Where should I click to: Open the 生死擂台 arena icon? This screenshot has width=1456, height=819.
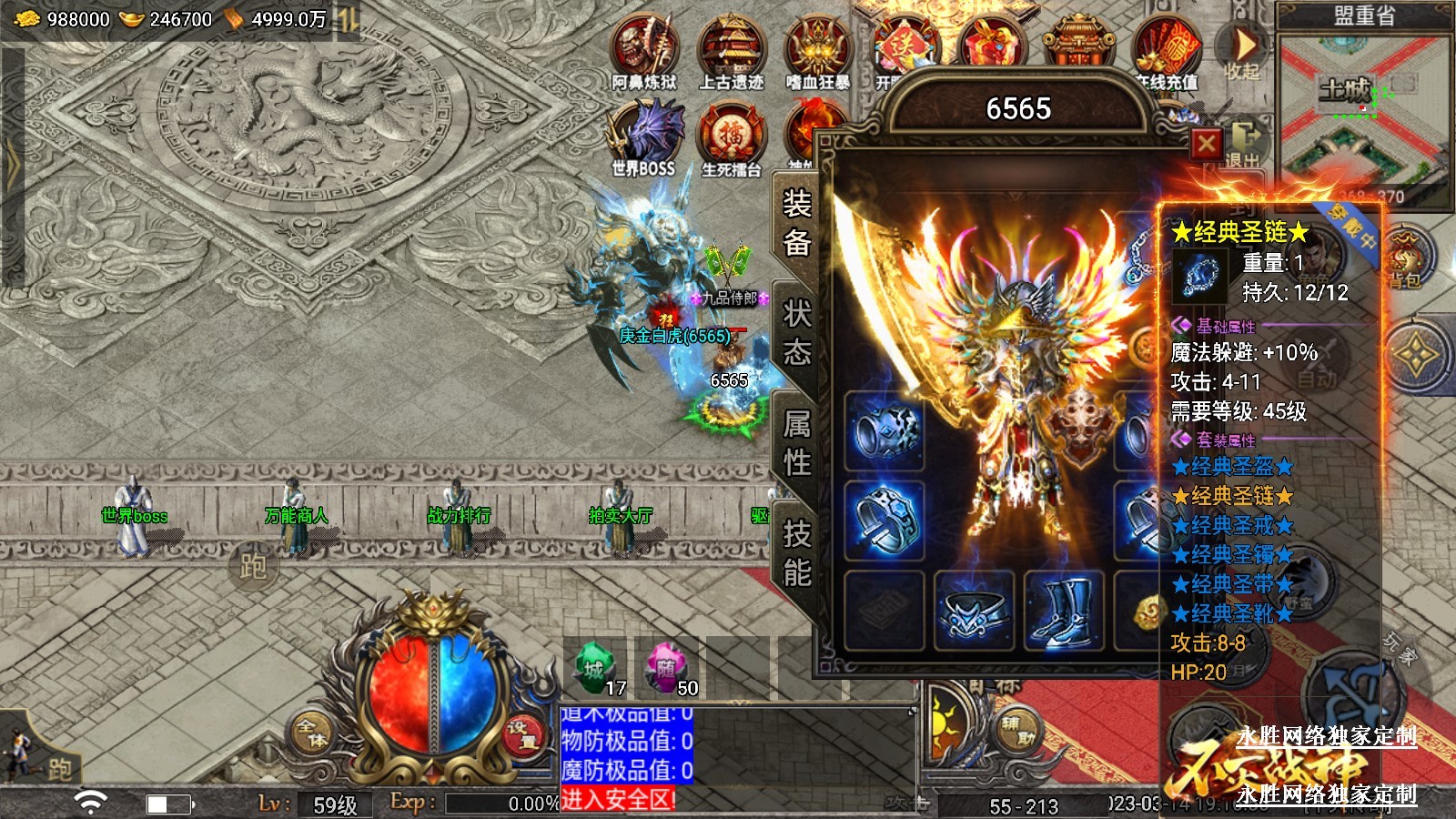731,136
